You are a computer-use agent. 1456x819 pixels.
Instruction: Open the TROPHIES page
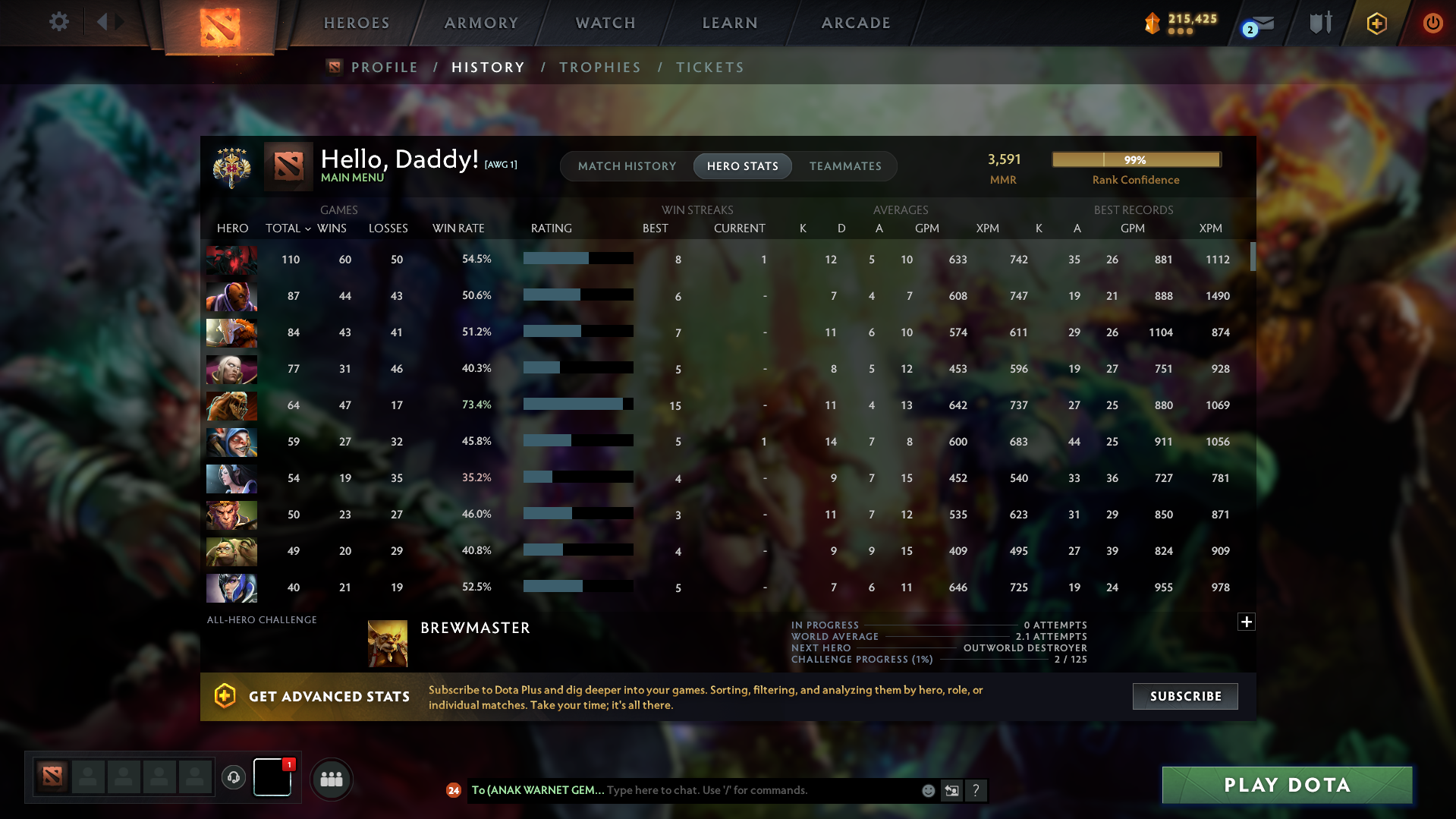click(599, 67)
